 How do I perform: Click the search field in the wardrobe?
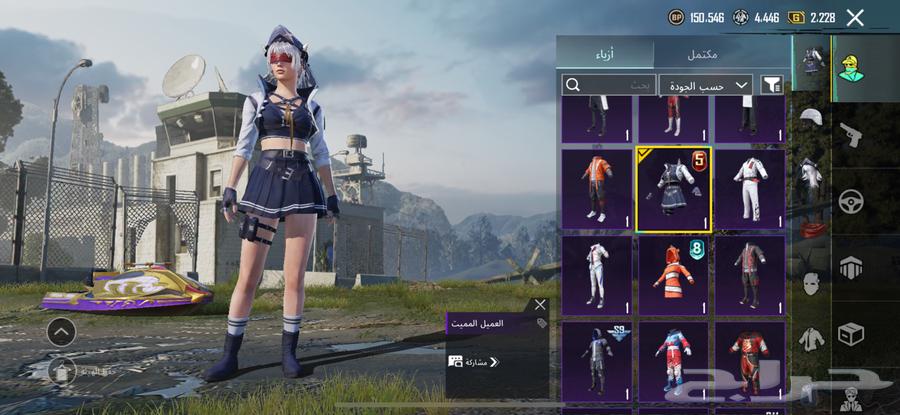coord(609,85)
